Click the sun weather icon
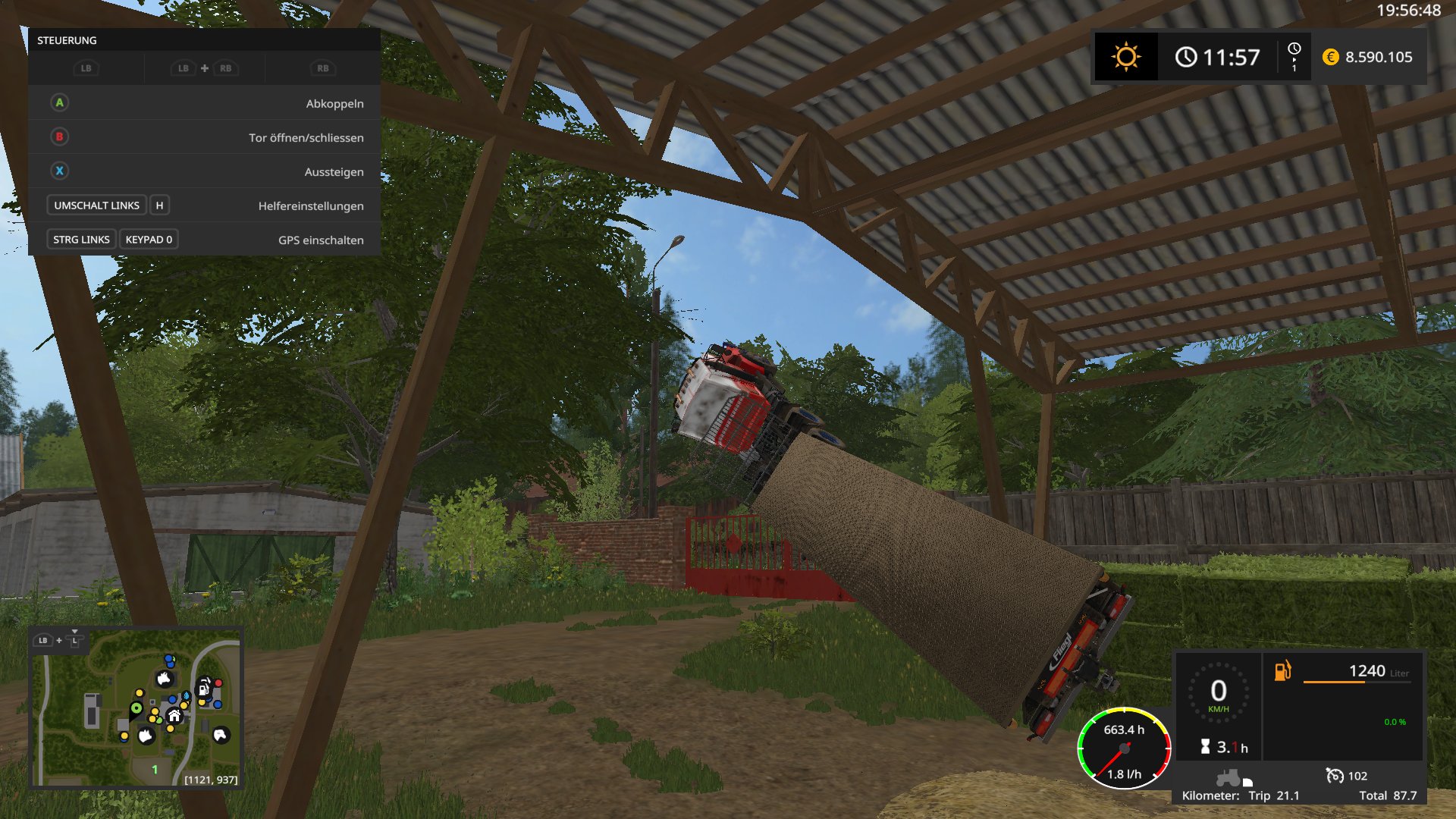1456x819 pixels. click(1125, 57)
